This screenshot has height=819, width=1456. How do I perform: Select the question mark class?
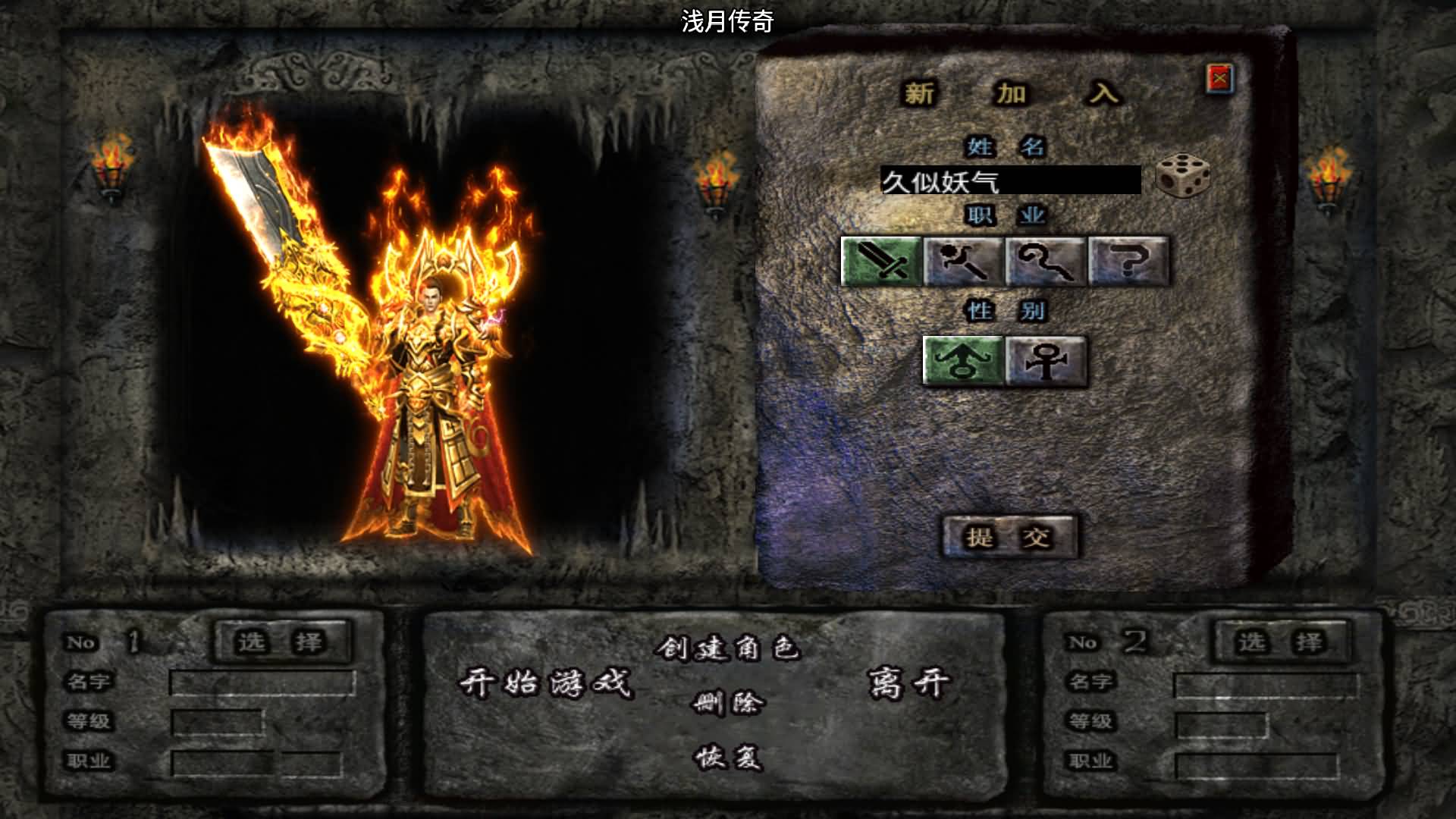[x=1128, y=261]
